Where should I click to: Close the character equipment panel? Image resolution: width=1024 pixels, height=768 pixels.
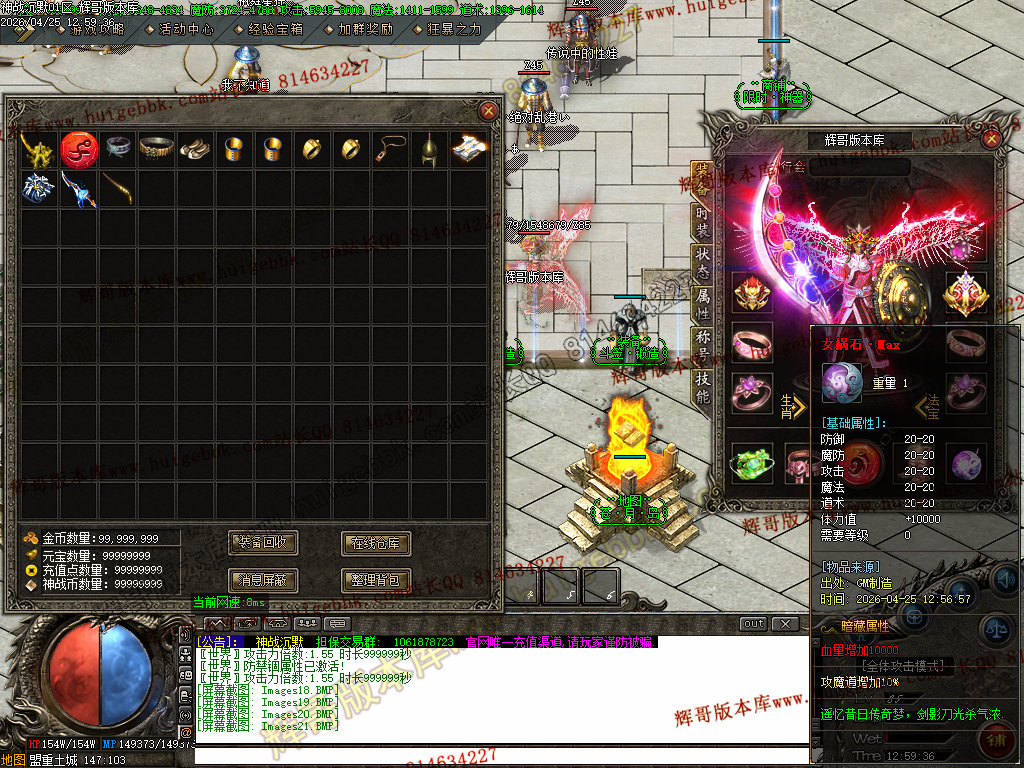[x=992, y=139]
